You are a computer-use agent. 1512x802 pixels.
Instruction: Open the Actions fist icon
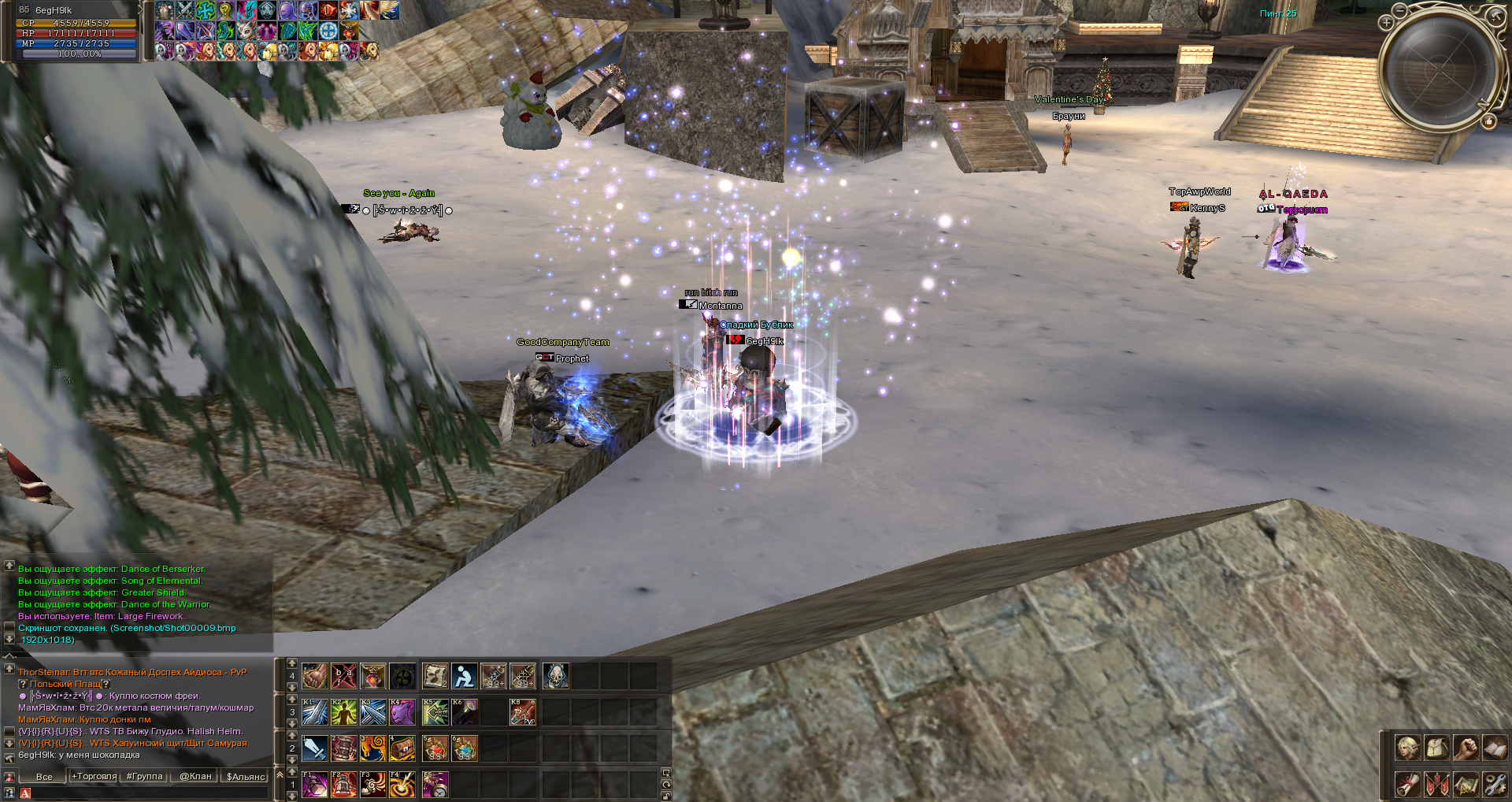[x=1466, y=748]
